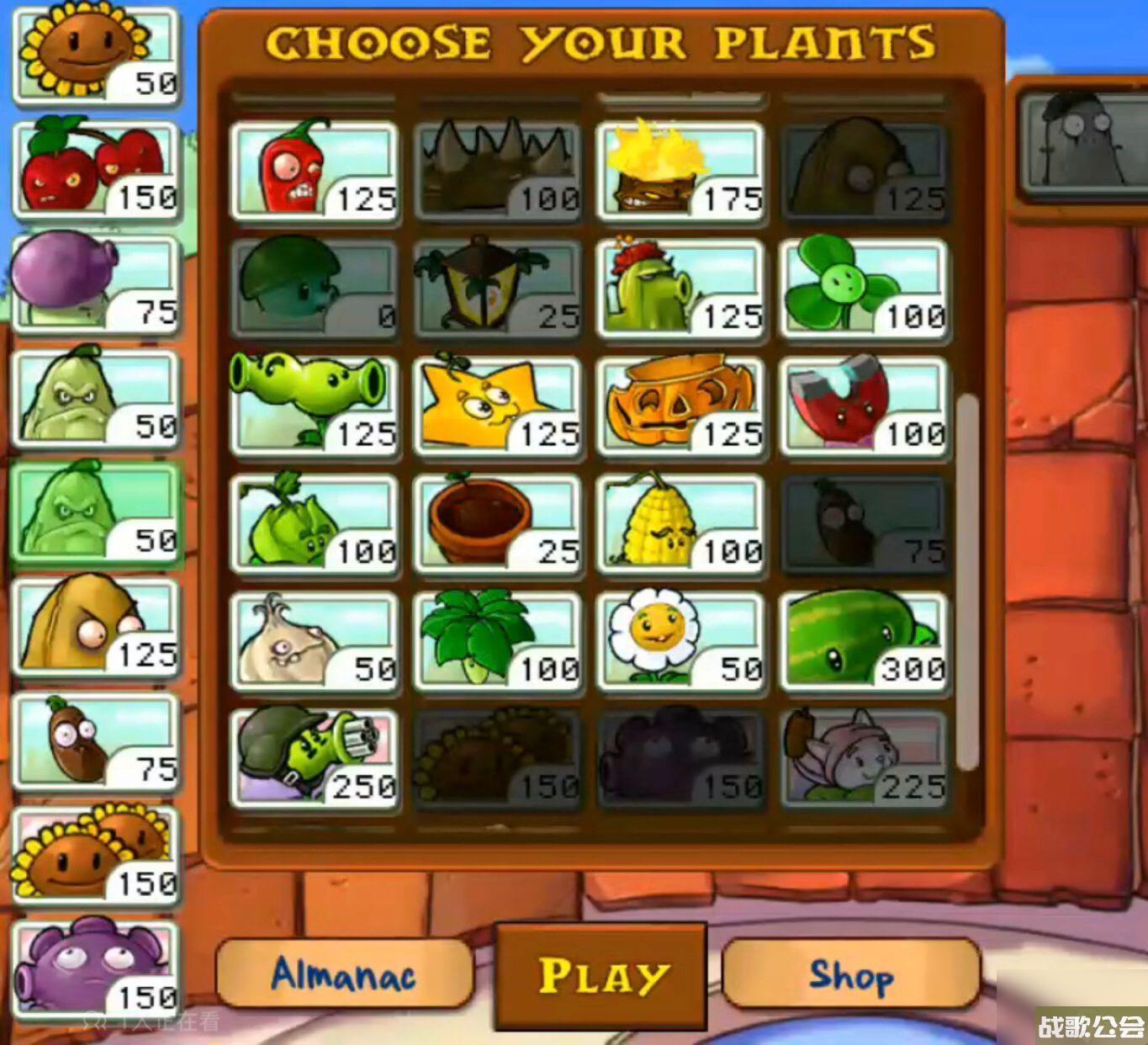Select the Marigold seed packet
1148x1045 pixels.
[680, 642]
